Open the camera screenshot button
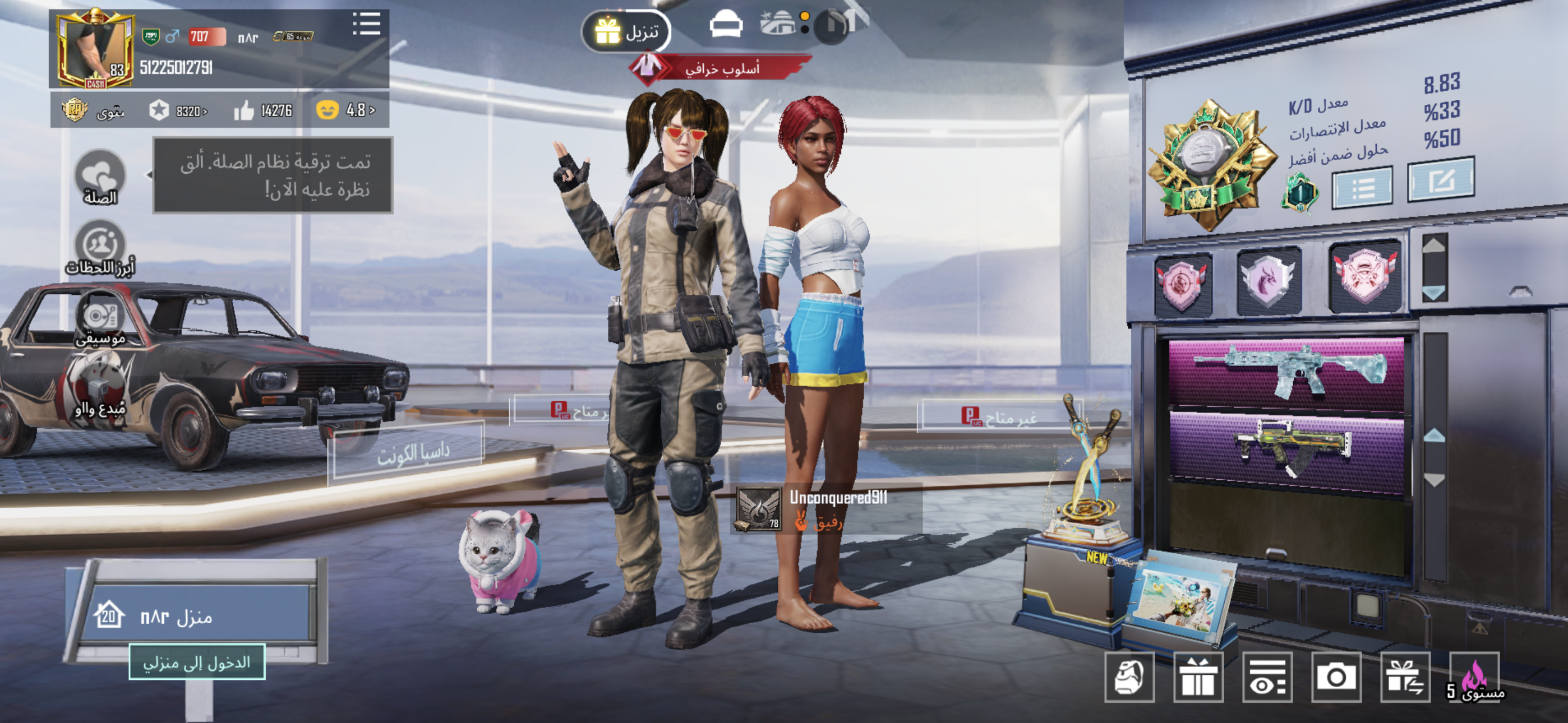The width and height of the screenshot is (1568, 723). 1335,676
